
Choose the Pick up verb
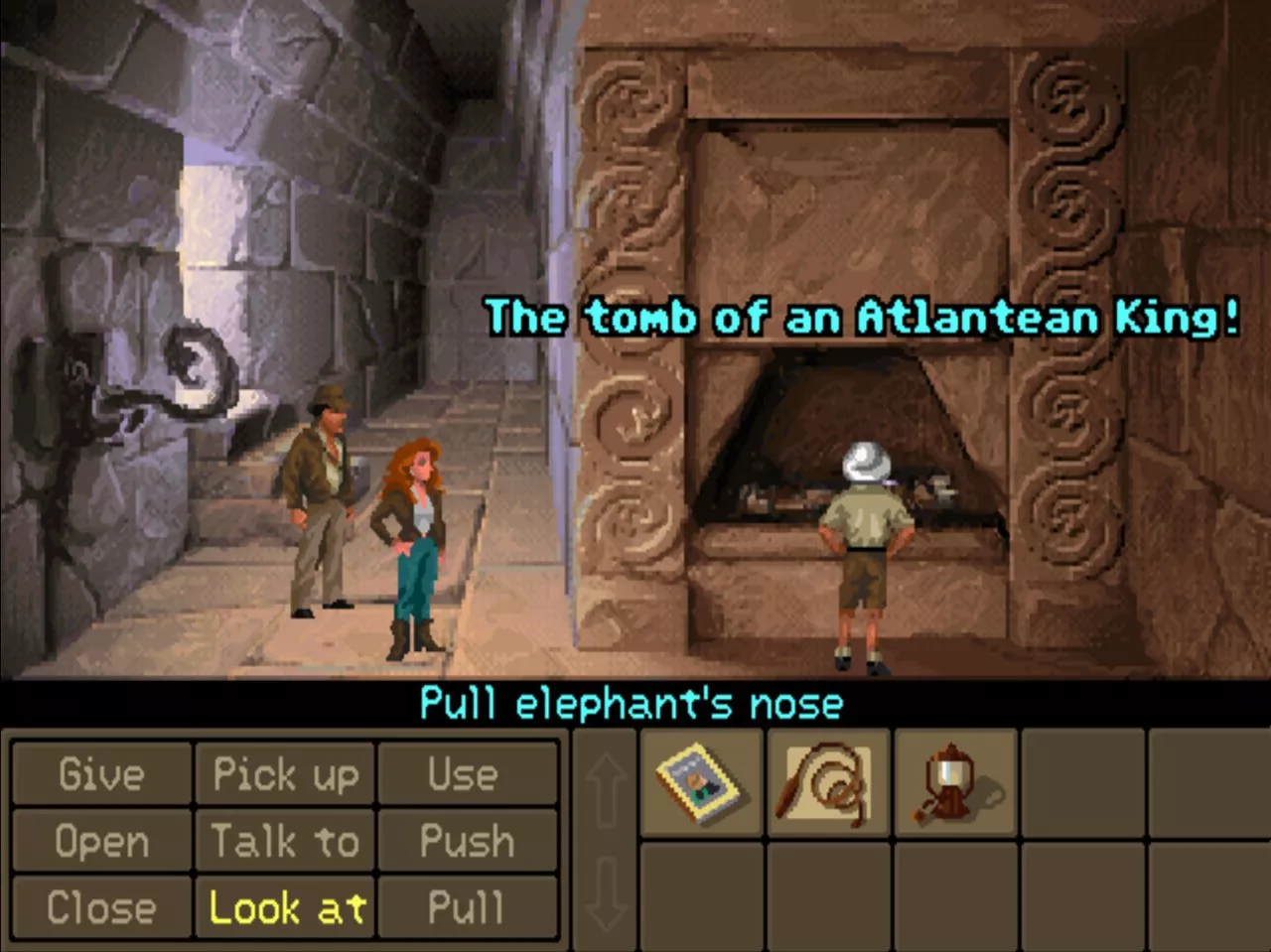(285, 774)
